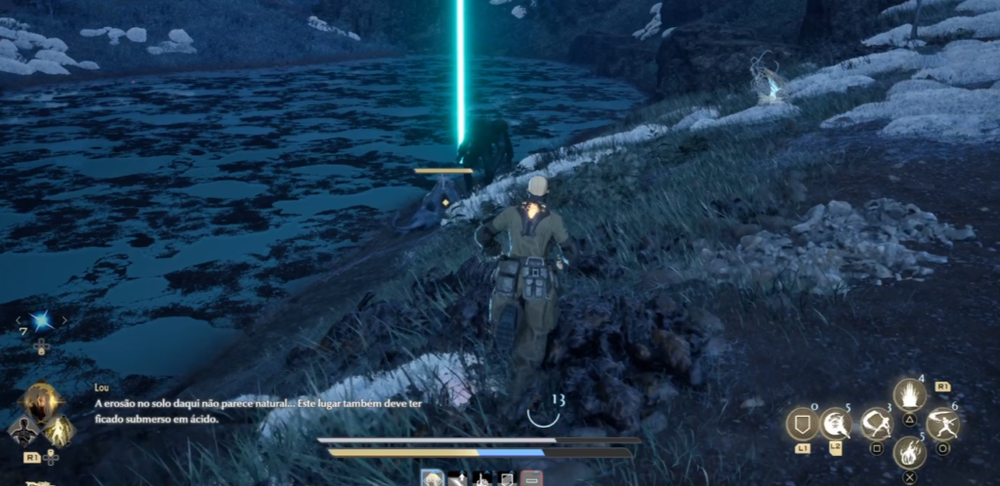This screenshot has width=1000, height=486.
Task: Activate the fireball skill icon
Action: point(909,452)
